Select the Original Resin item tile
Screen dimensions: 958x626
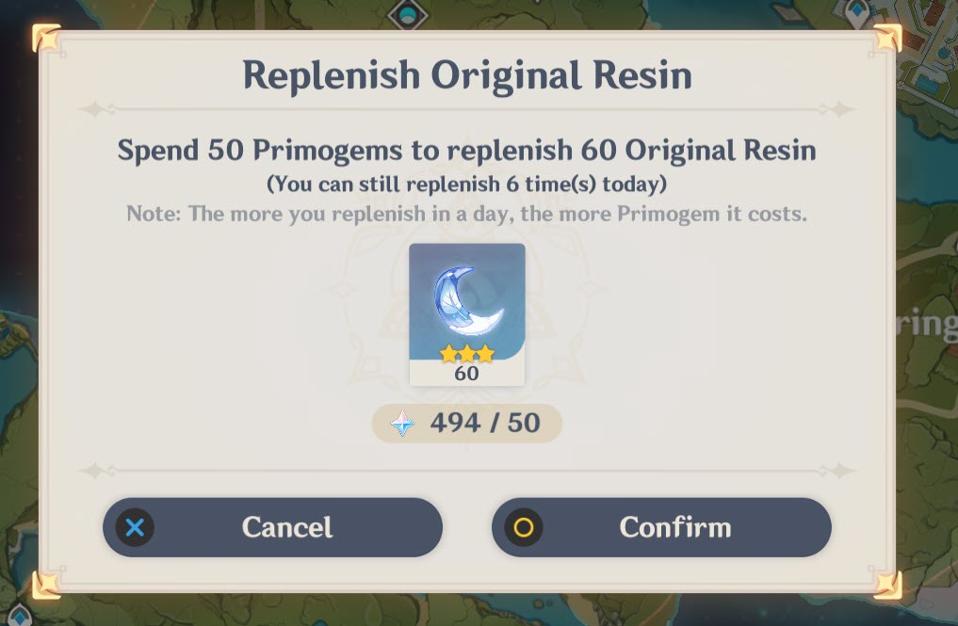tap(467, 313)
